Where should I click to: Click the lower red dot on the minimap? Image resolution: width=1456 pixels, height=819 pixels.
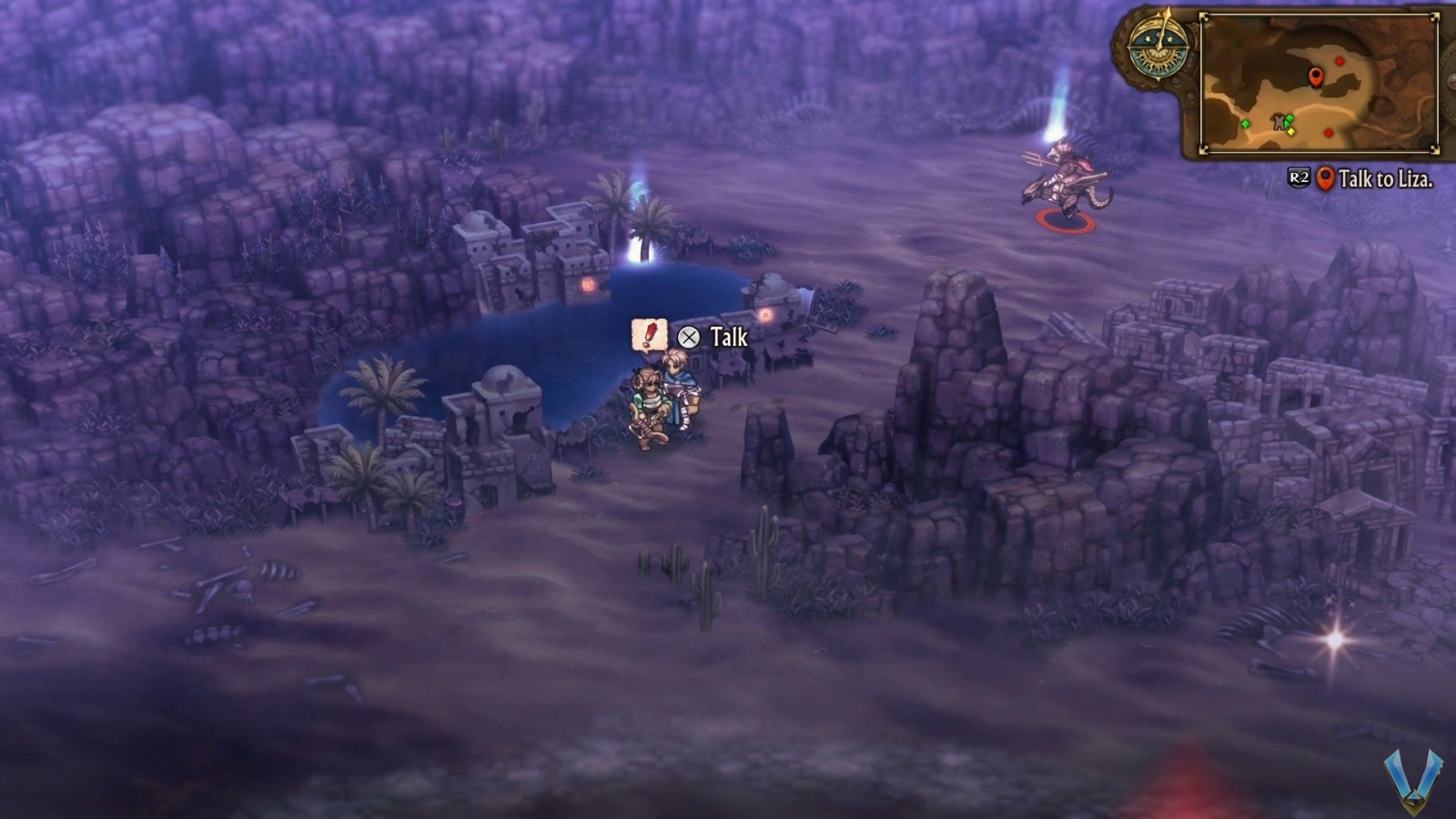tap(1329, 133)
